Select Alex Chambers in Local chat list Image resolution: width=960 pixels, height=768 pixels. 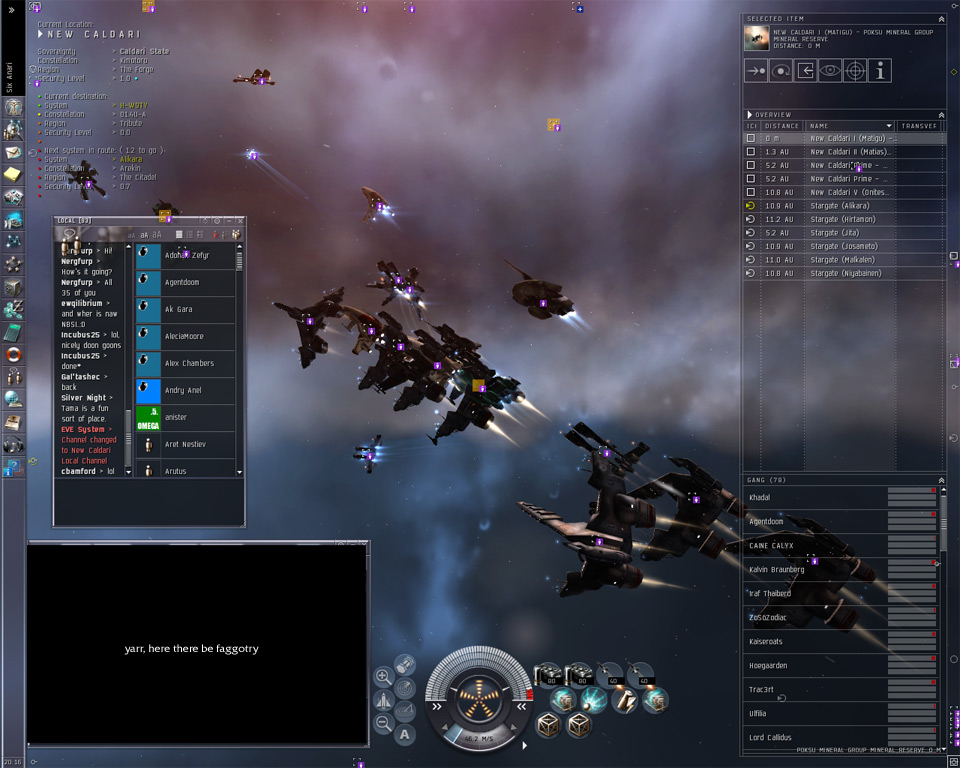pos(189,364)
